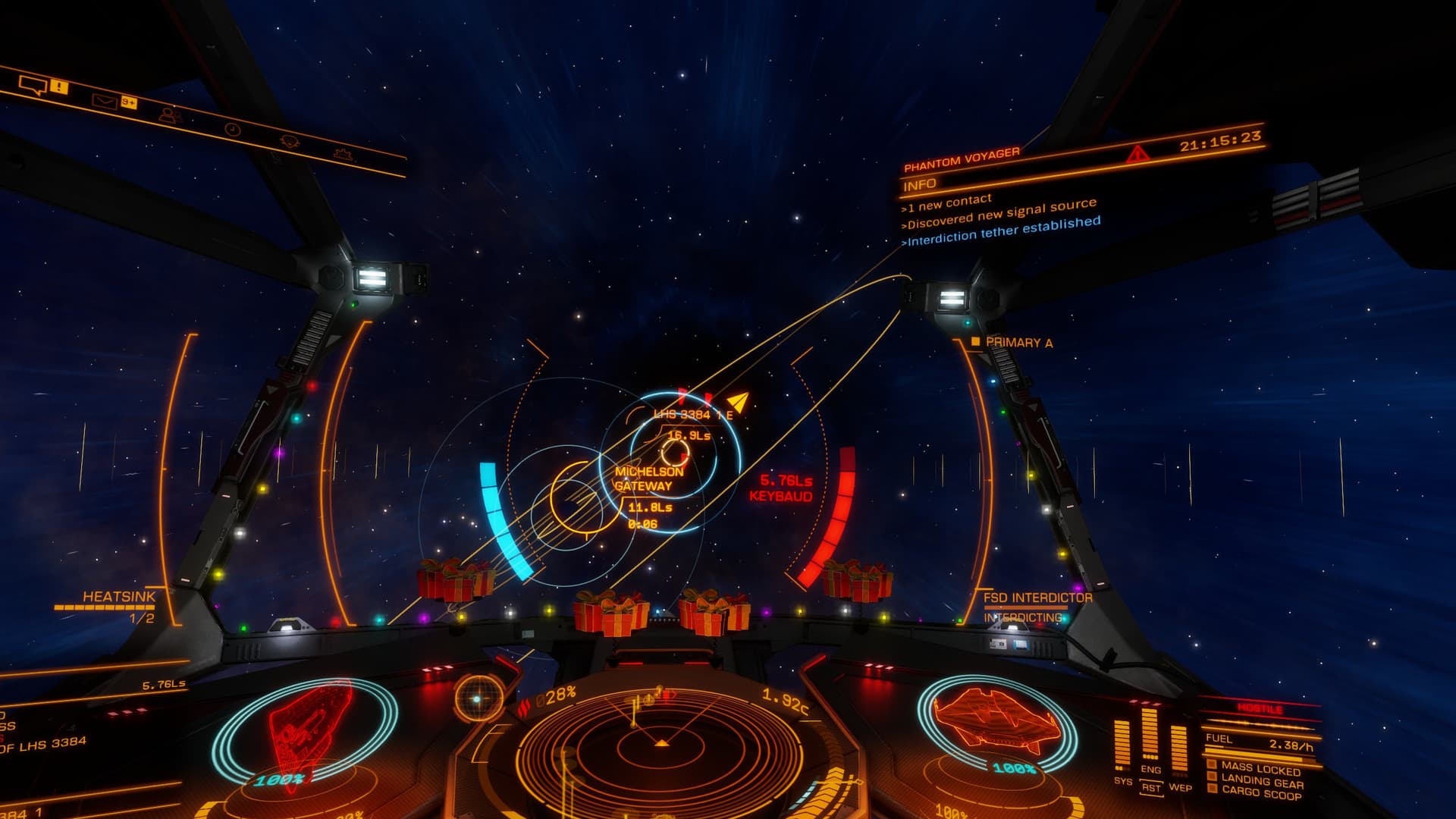
Task: Select the SYS power column
Action: pos(1122,746)
